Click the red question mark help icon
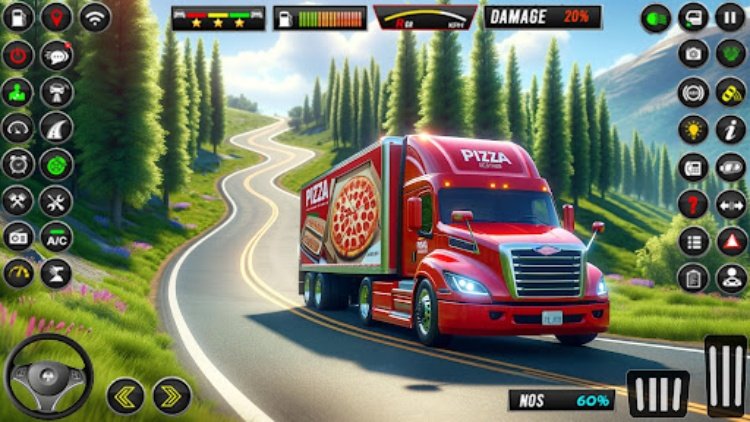Screen dimensions: 750x422 tap(693, 204)
